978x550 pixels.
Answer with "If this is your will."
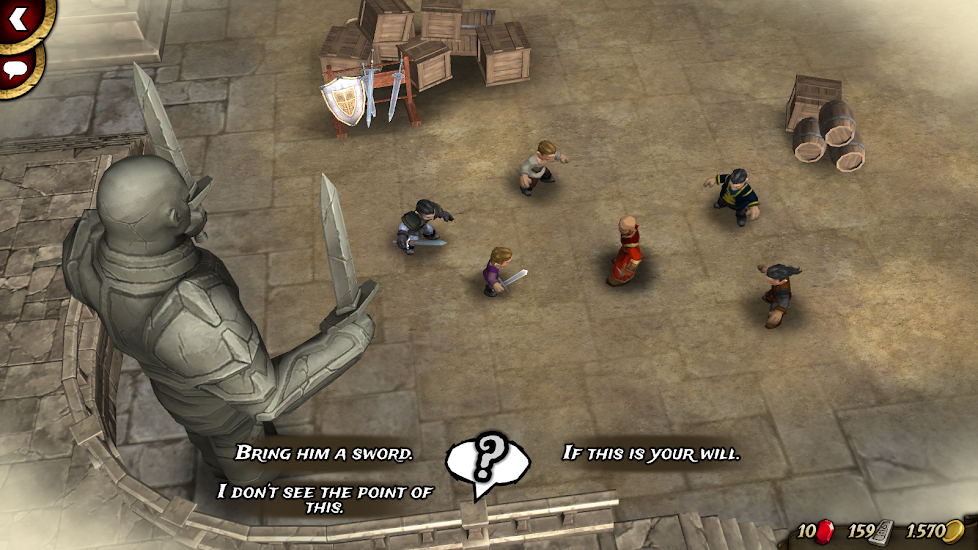[x=651, y=453]
